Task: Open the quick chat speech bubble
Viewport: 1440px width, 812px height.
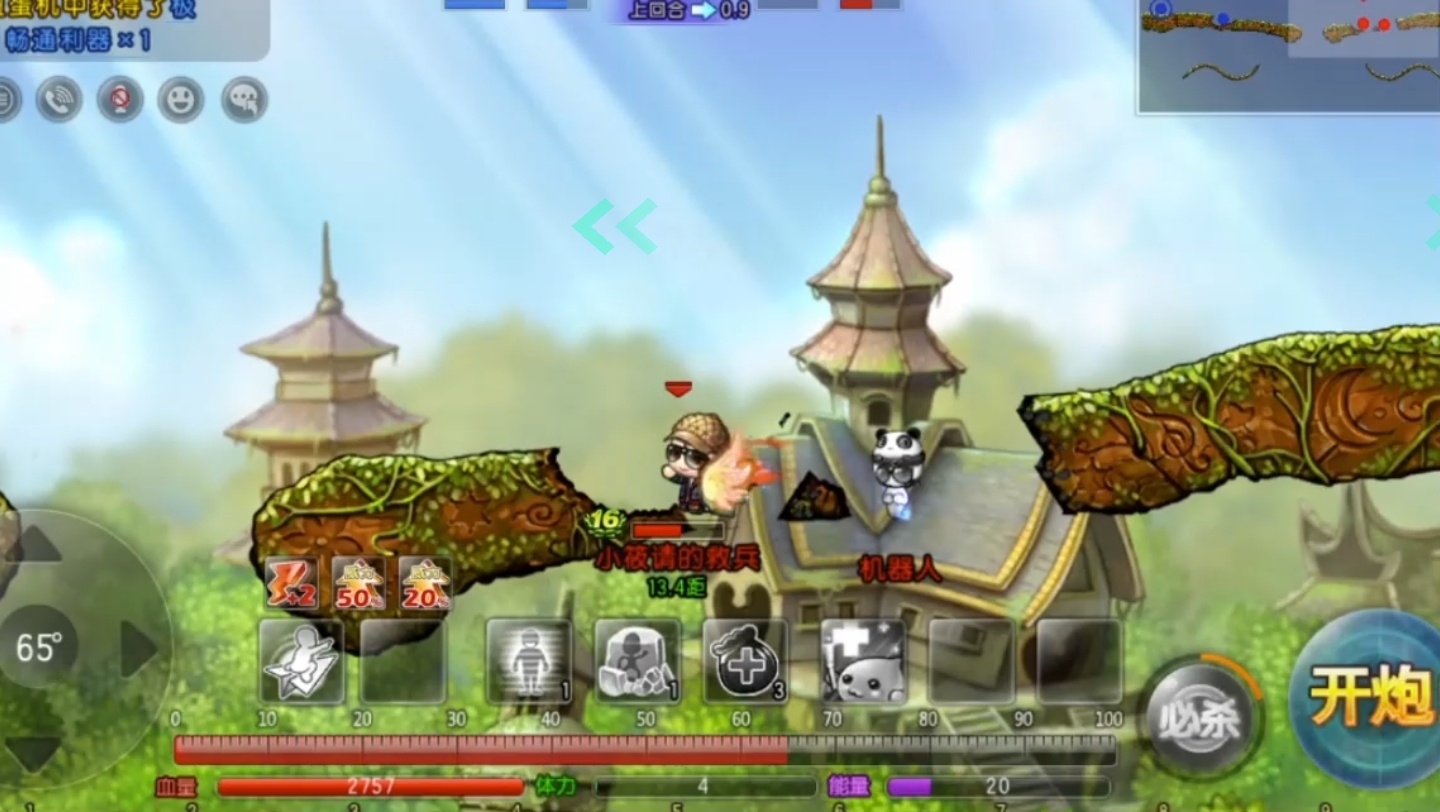Action: click(x=244, y=100)
